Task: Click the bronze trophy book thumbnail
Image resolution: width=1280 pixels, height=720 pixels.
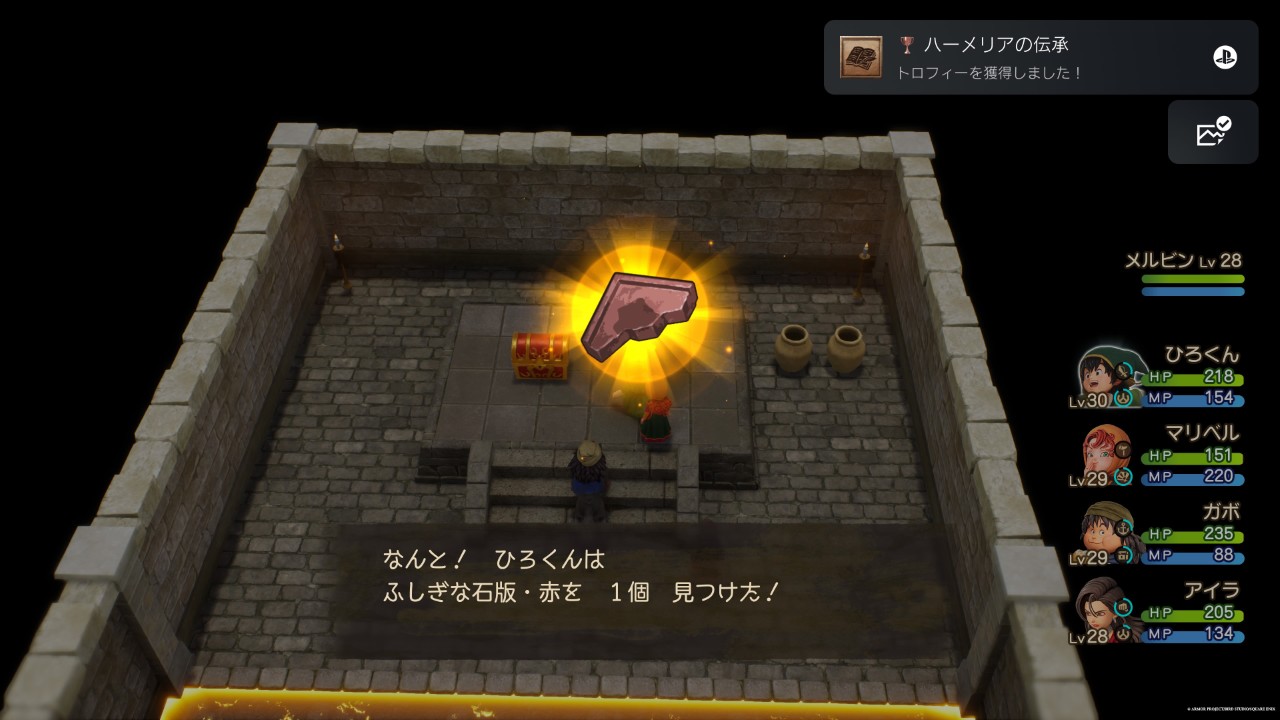Action: pyautogui.click(x=861, y=58)
